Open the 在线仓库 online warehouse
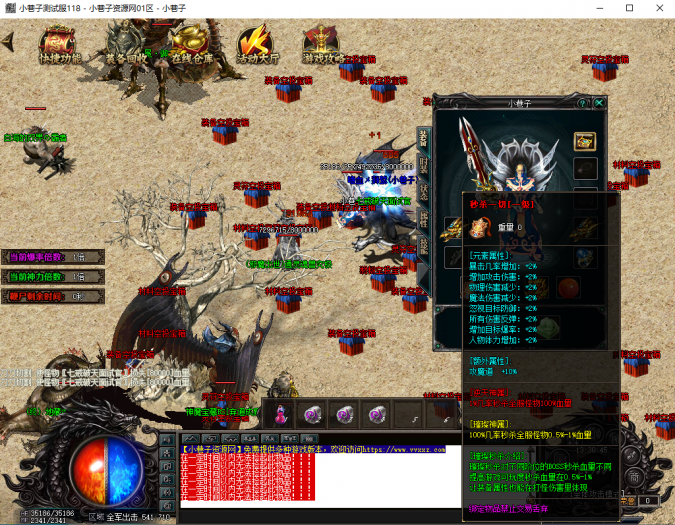Viewport: 675px width, 525px height. 192,47
